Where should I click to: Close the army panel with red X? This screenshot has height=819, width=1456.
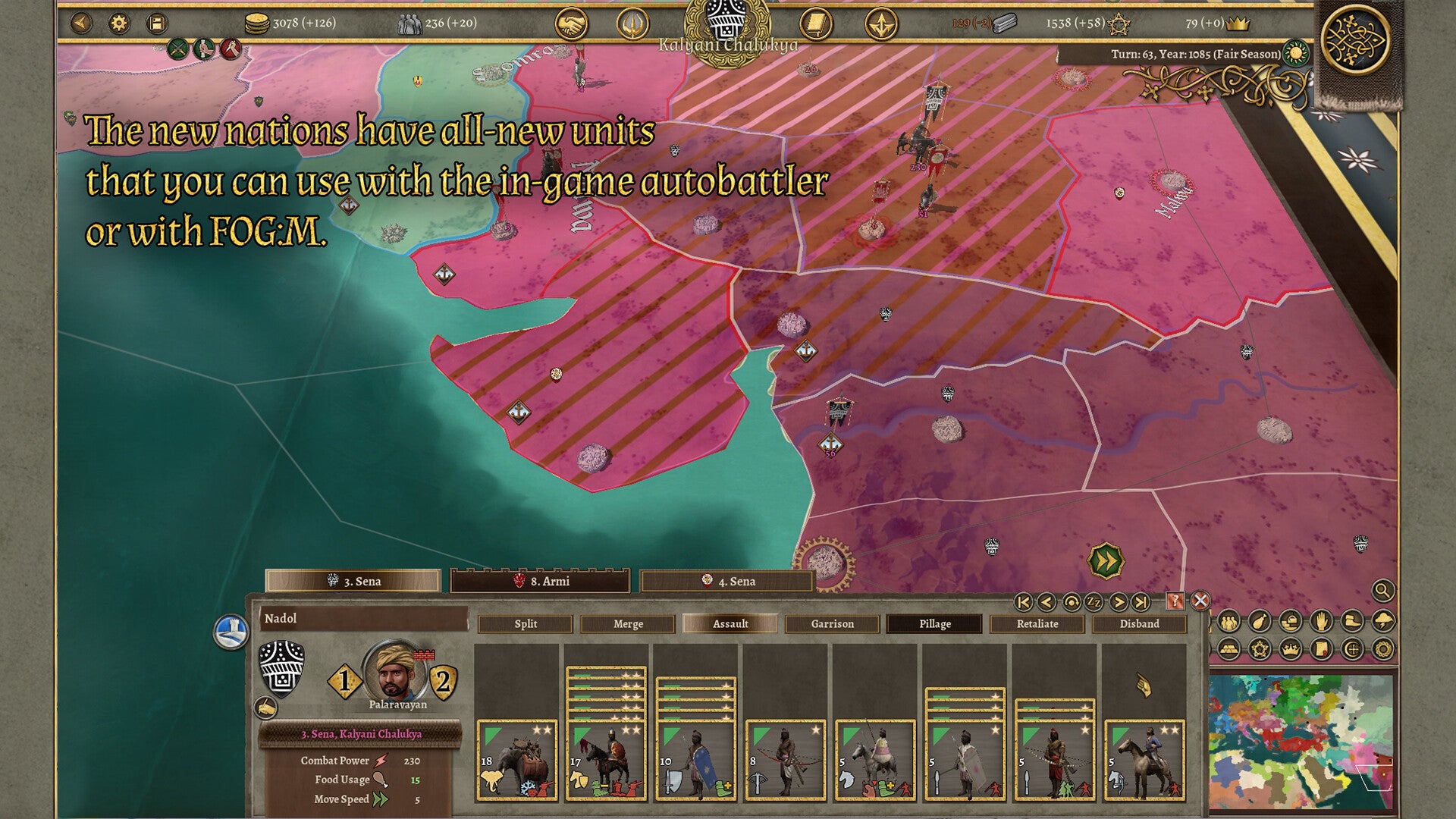pos(1200,601)
